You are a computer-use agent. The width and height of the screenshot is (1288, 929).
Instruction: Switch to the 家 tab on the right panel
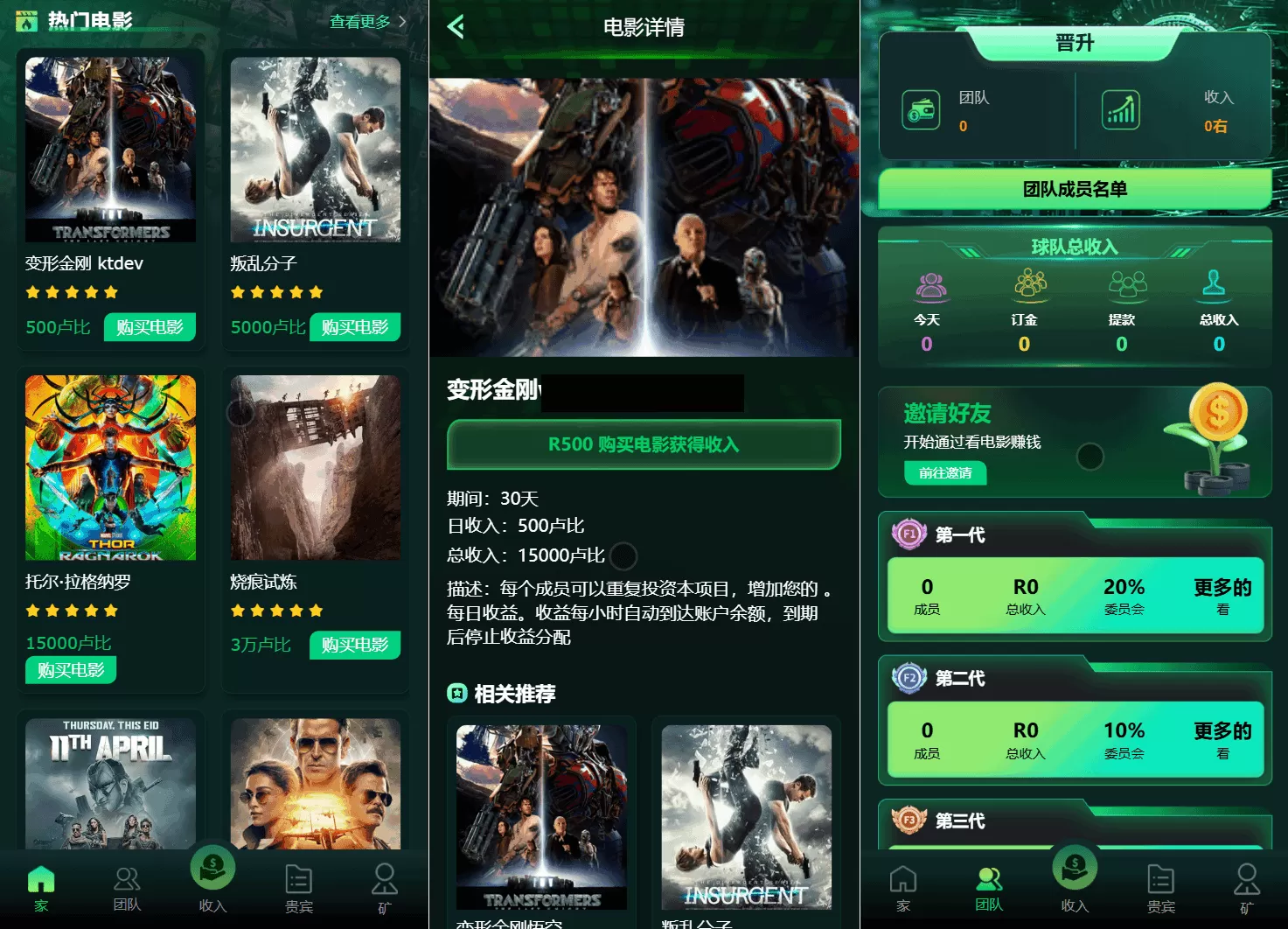903,879
